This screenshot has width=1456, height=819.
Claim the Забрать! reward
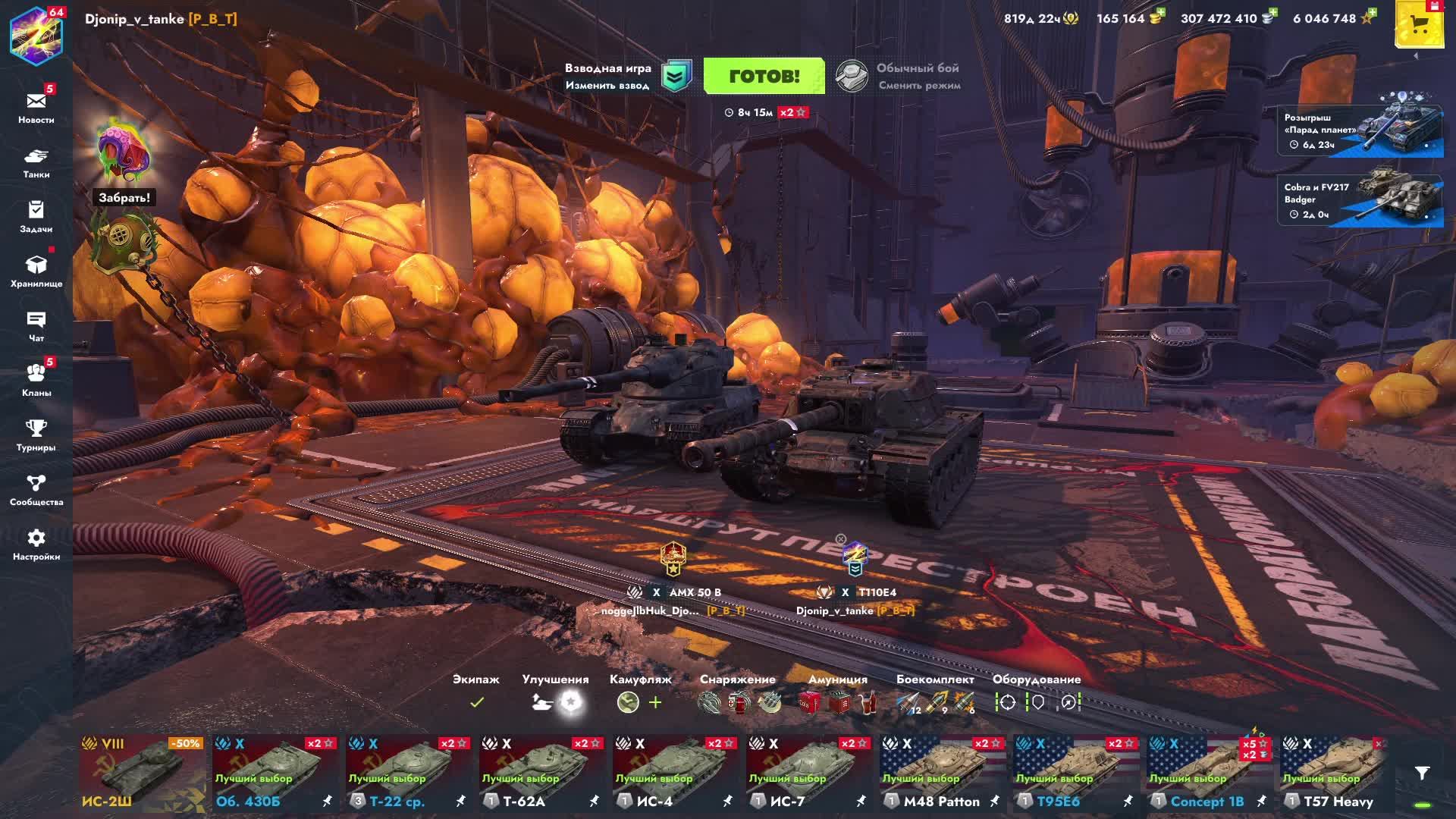coord(124,197)
